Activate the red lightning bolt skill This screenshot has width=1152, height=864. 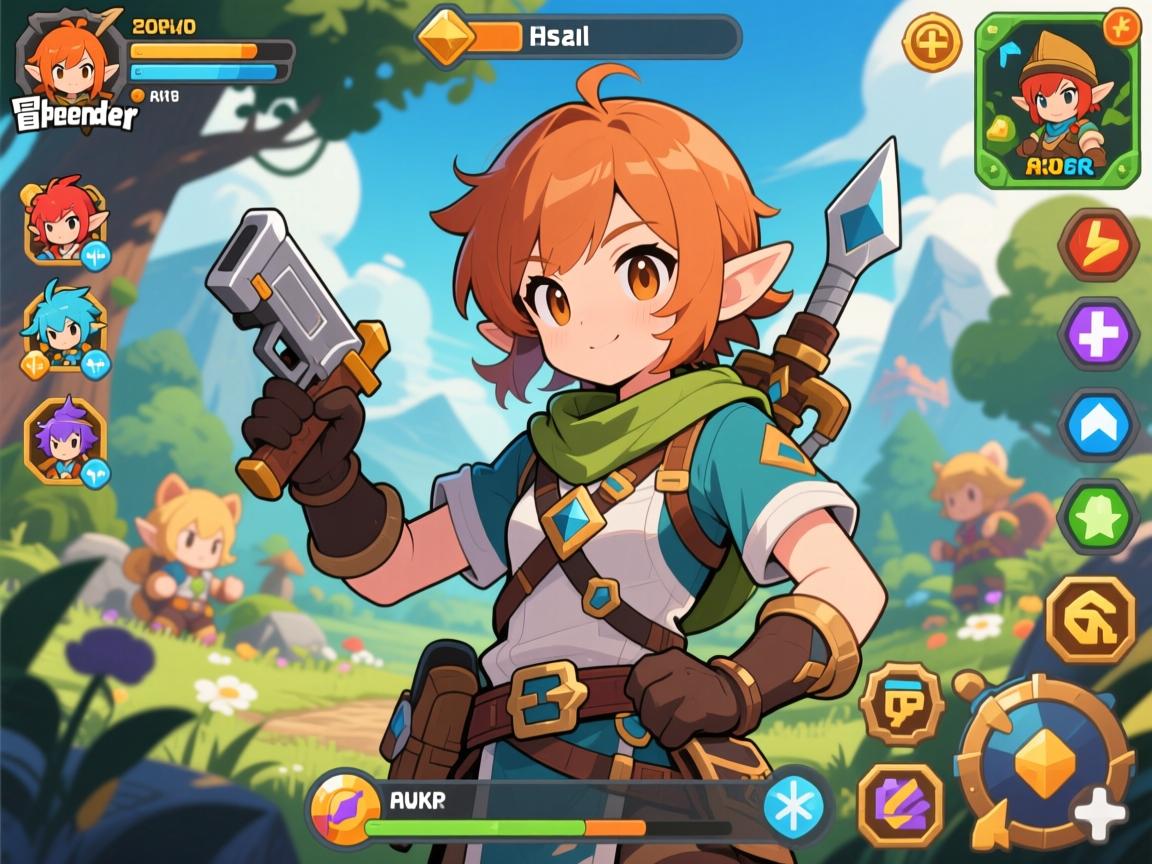coord(1098,244)
